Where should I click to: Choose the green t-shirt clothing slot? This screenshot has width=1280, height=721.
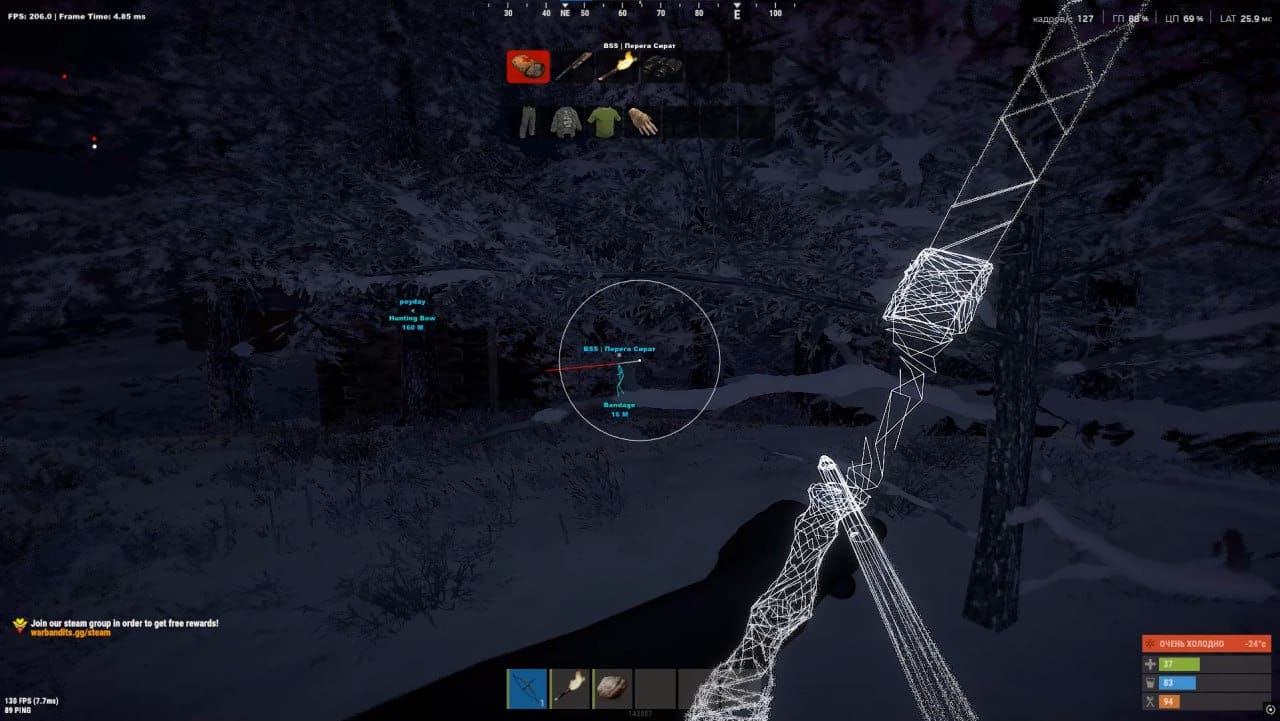(x=604, y=122)
